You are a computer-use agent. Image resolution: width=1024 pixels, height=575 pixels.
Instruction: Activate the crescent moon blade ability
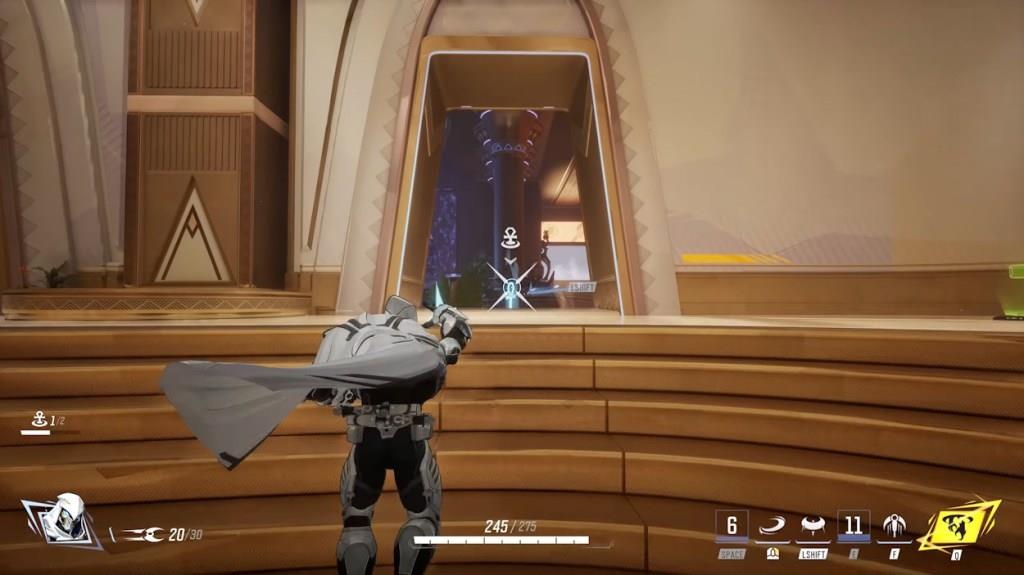coord(772,526)
